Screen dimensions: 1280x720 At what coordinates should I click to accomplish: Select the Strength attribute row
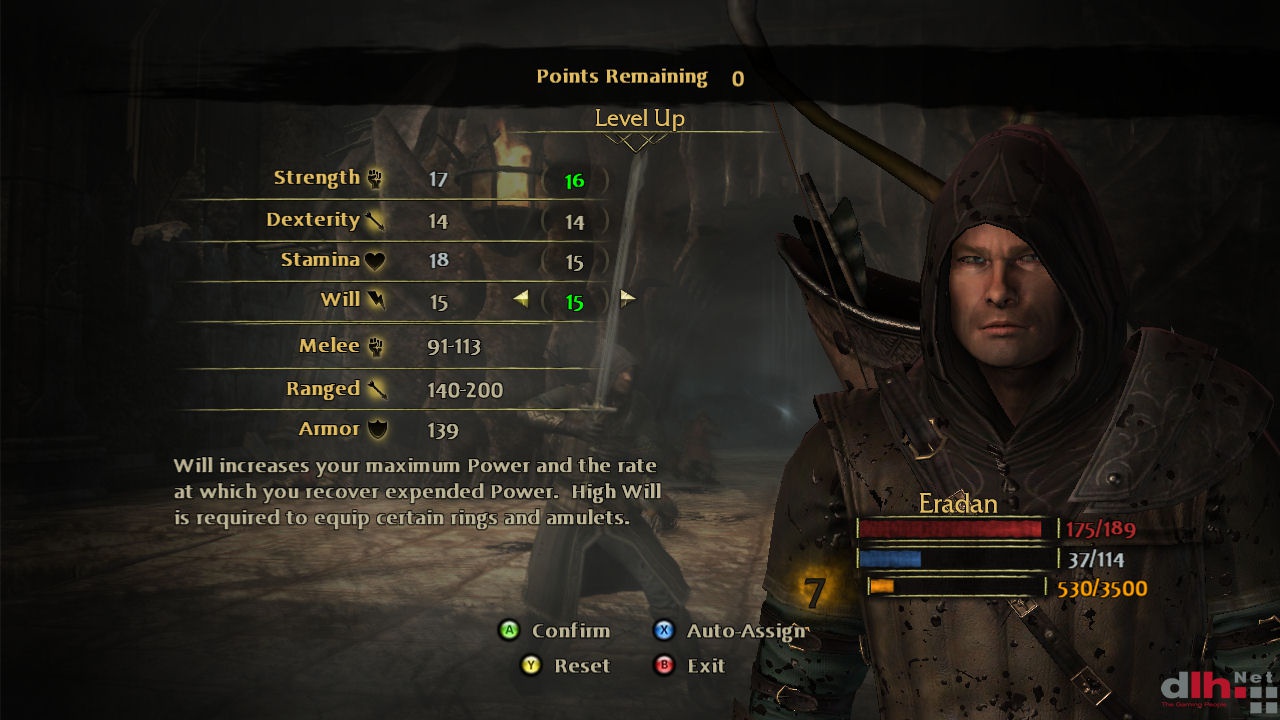click(x=317, y=178)
